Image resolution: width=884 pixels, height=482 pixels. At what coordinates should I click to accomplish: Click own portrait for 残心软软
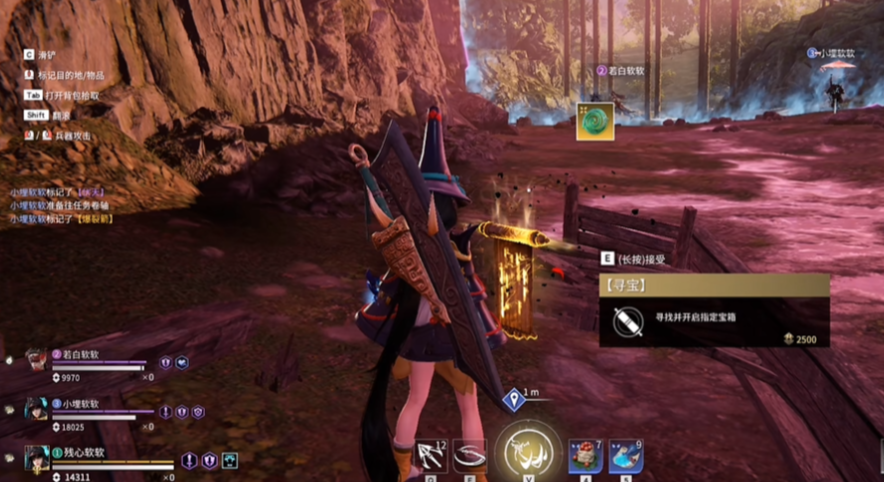coord(37,459)
